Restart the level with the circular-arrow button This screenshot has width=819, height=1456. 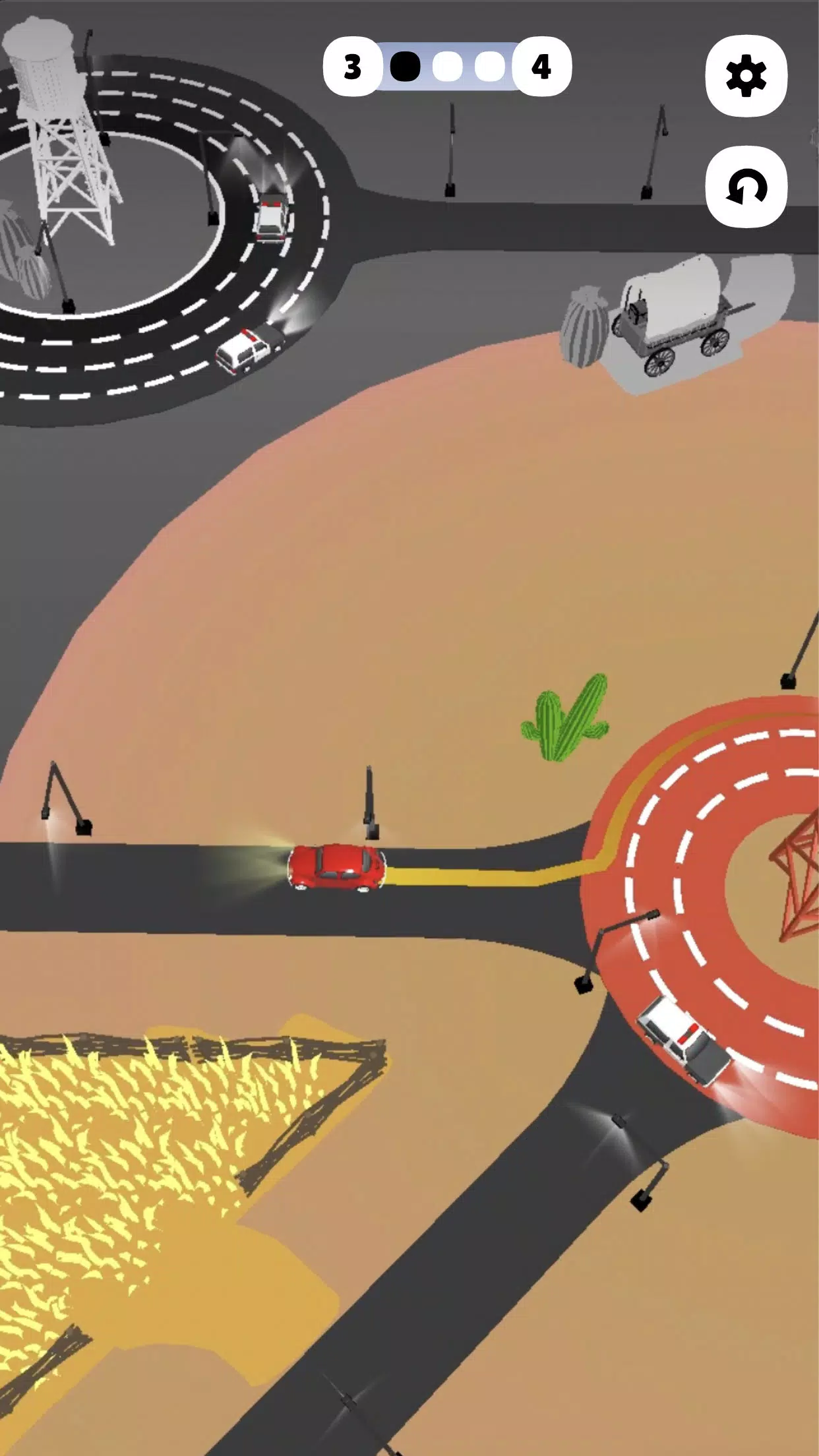pyautogui.click(x=746, y=187)
